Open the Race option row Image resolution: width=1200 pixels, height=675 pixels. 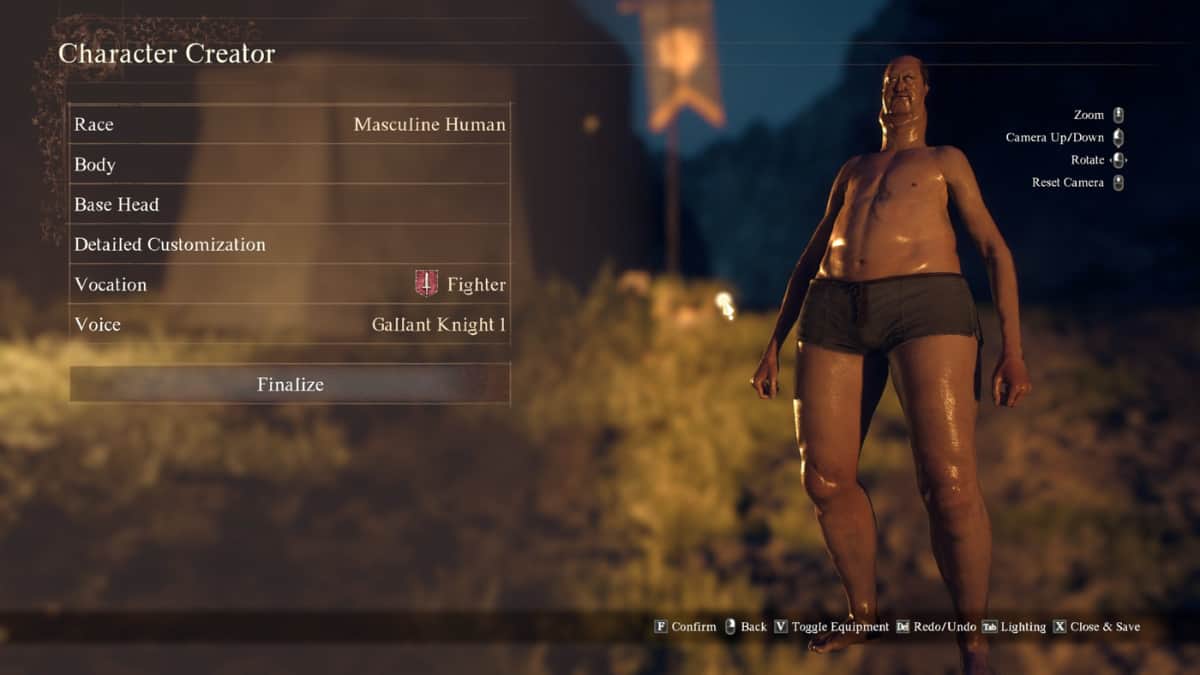click(x=290, y=125)
